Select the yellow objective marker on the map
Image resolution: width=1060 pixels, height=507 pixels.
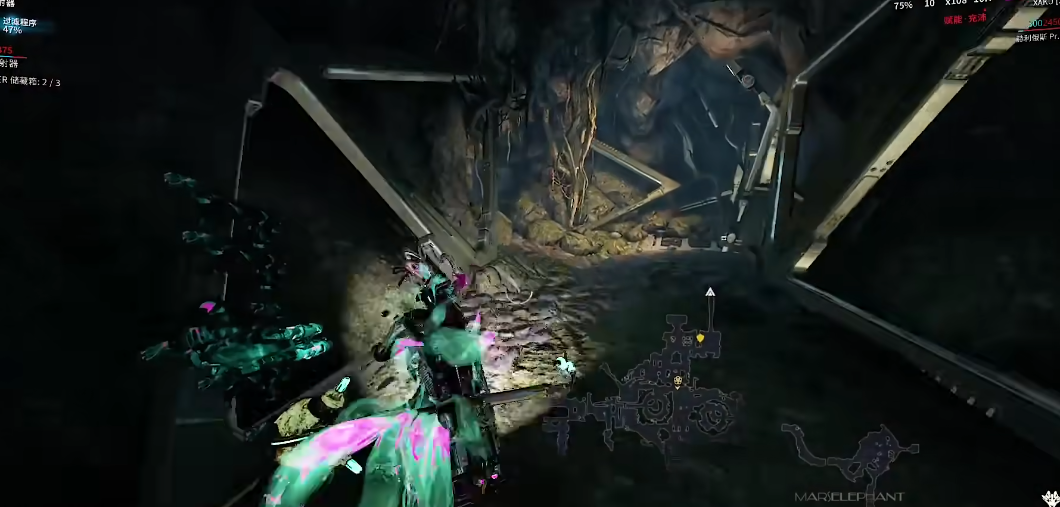[700, 338]
